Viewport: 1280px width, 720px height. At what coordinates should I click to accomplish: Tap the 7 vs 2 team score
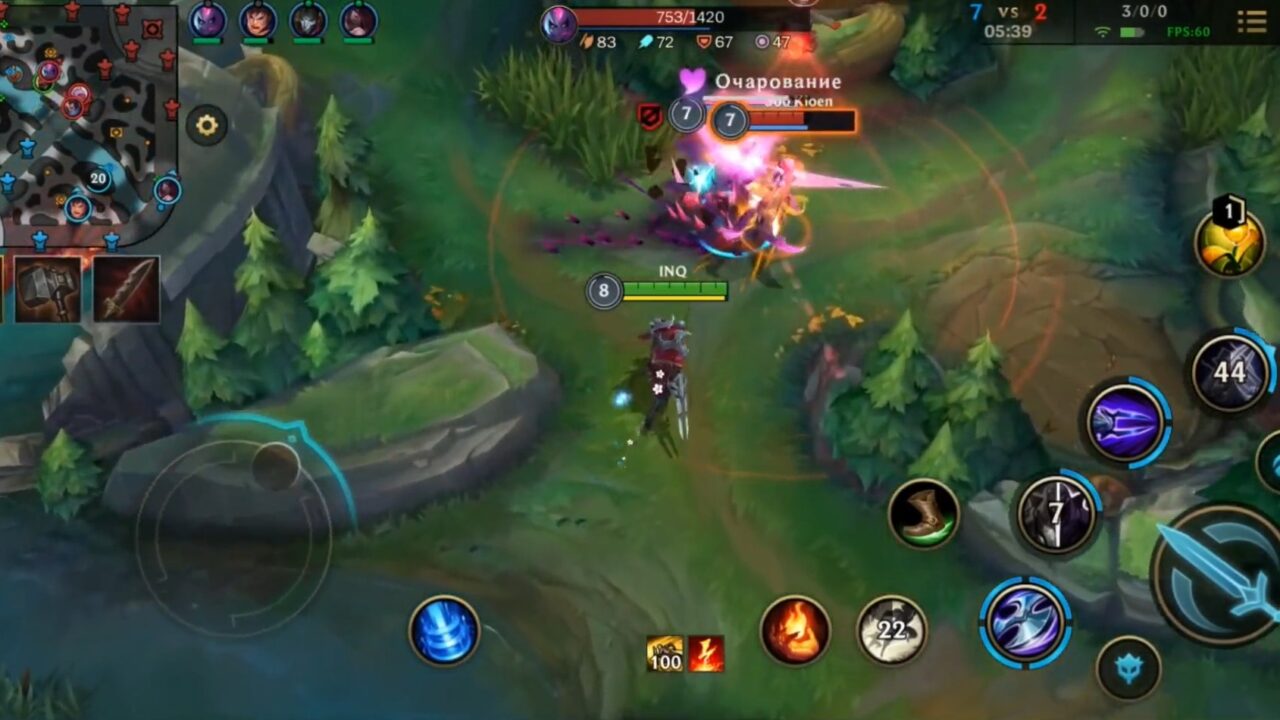click(x=1011, y=14)
